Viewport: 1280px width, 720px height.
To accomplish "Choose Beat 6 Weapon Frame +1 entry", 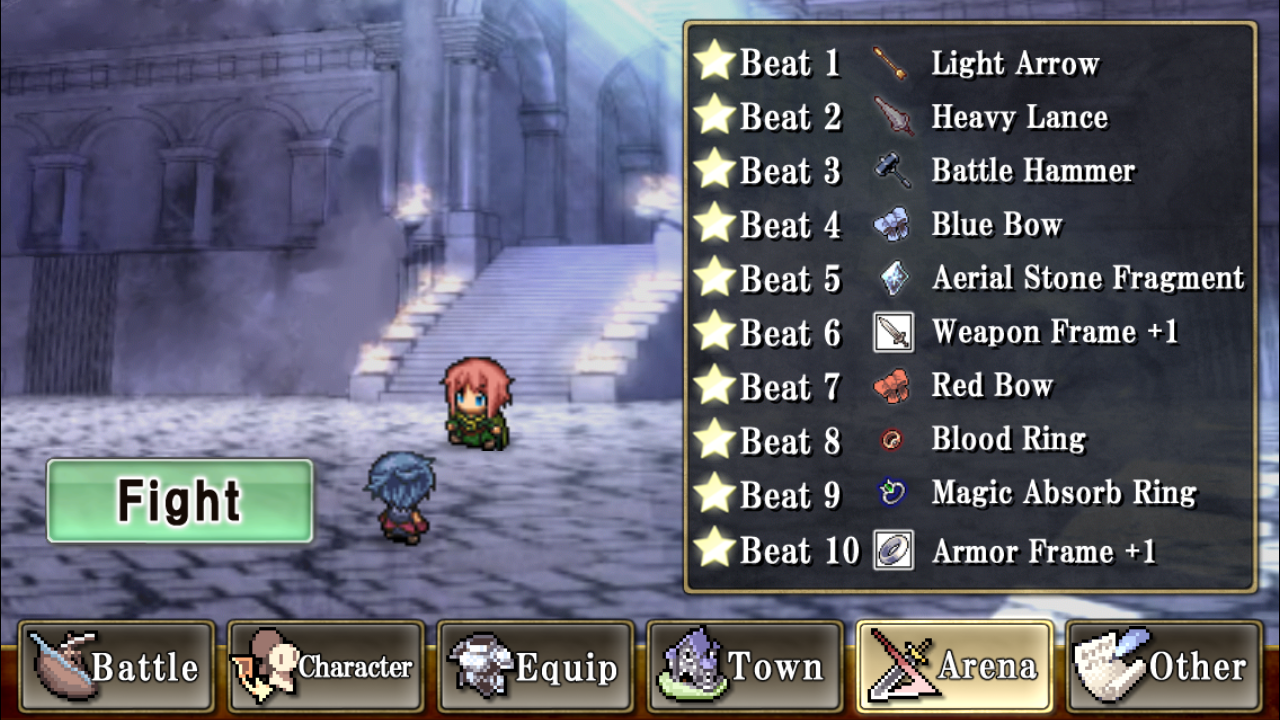I will 969,332.
